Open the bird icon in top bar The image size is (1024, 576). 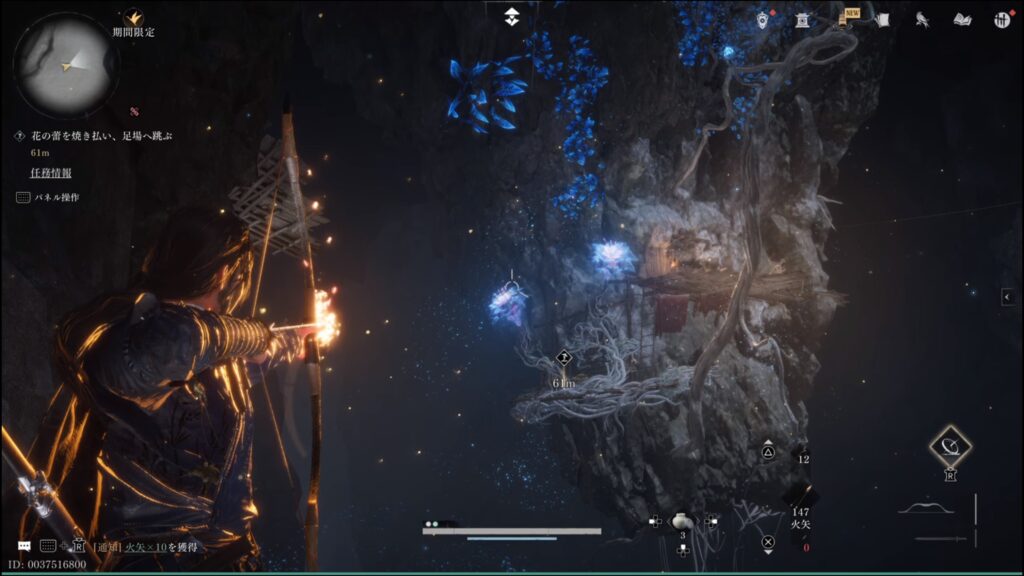922,20
